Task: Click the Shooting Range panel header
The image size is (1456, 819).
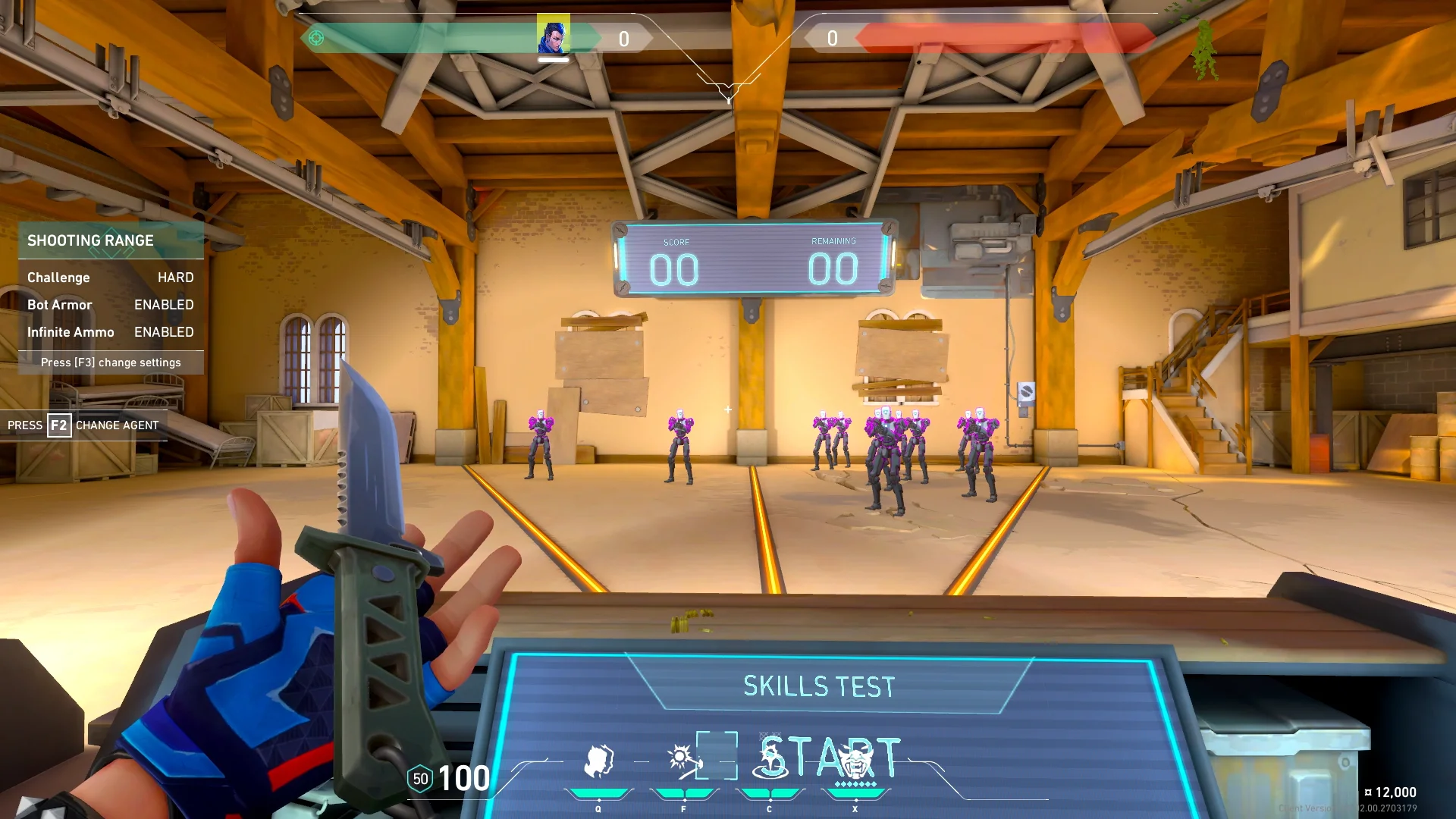Action: click(x=111, y=240)
